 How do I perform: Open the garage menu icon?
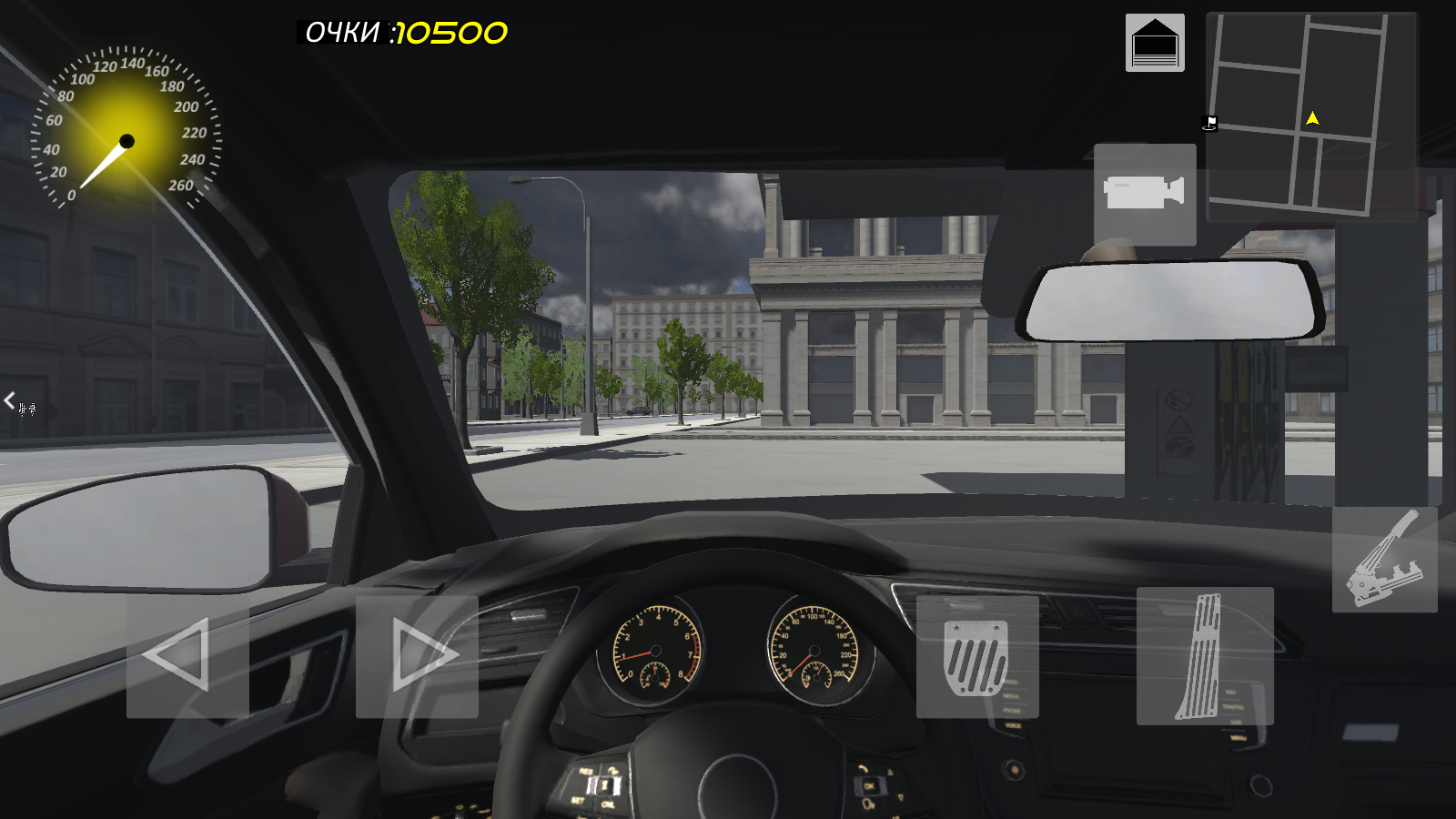pos(1155,41)
